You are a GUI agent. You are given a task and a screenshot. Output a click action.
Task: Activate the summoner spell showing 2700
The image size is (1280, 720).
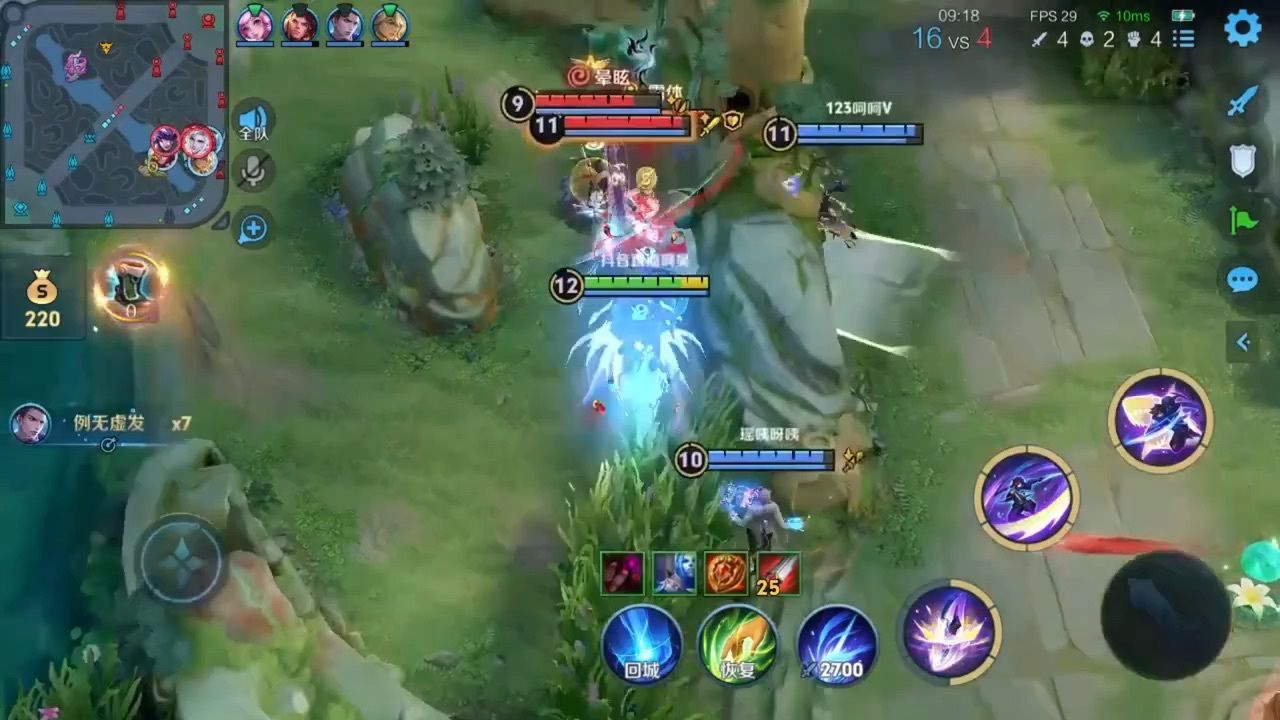[833, 645]
